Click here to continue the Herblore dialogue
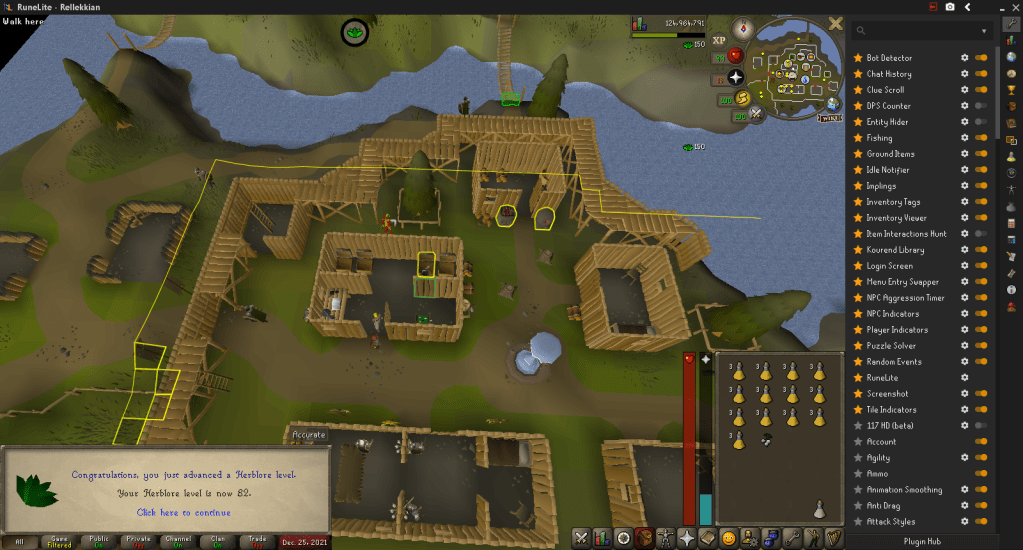Screen dimensions: 1023x550 pos(183,512)
